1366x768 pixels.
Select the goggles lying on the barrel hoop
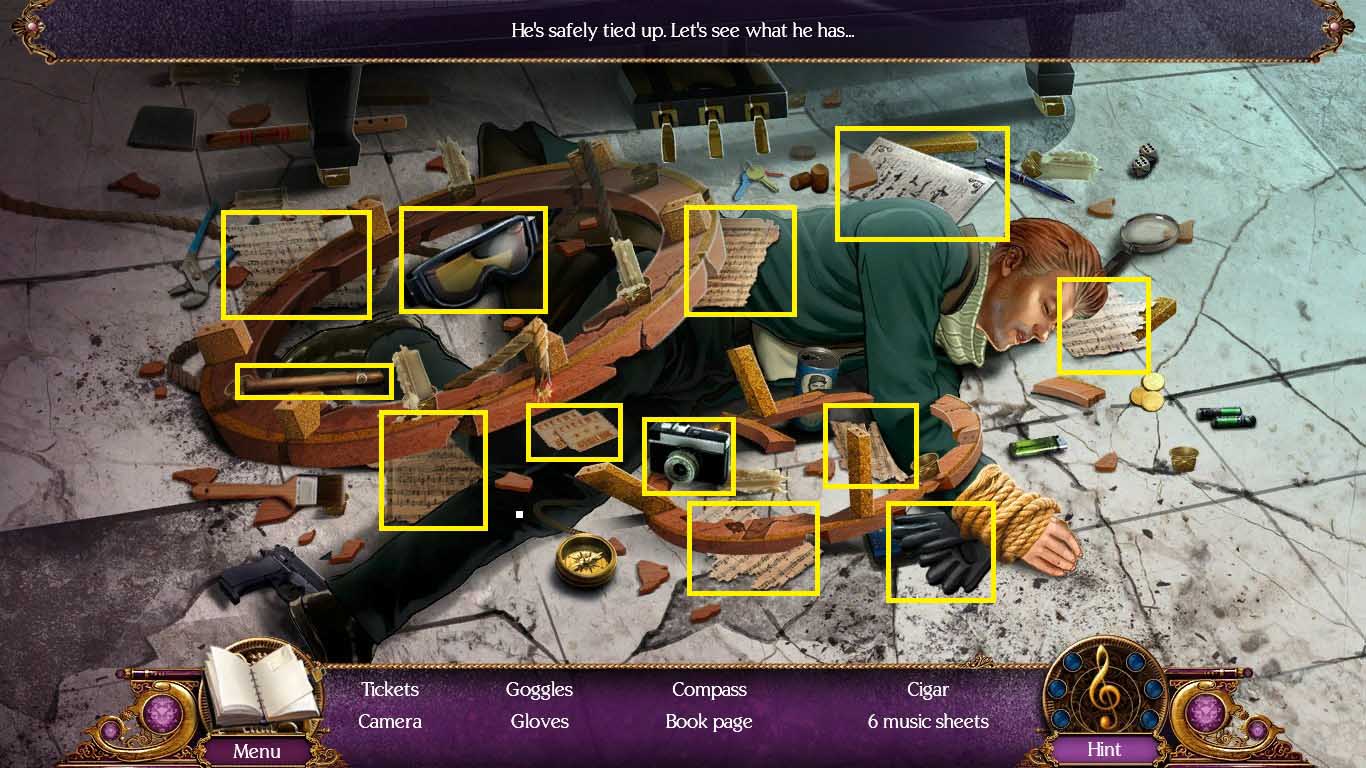pyautogui.click(x=473, y=260)
